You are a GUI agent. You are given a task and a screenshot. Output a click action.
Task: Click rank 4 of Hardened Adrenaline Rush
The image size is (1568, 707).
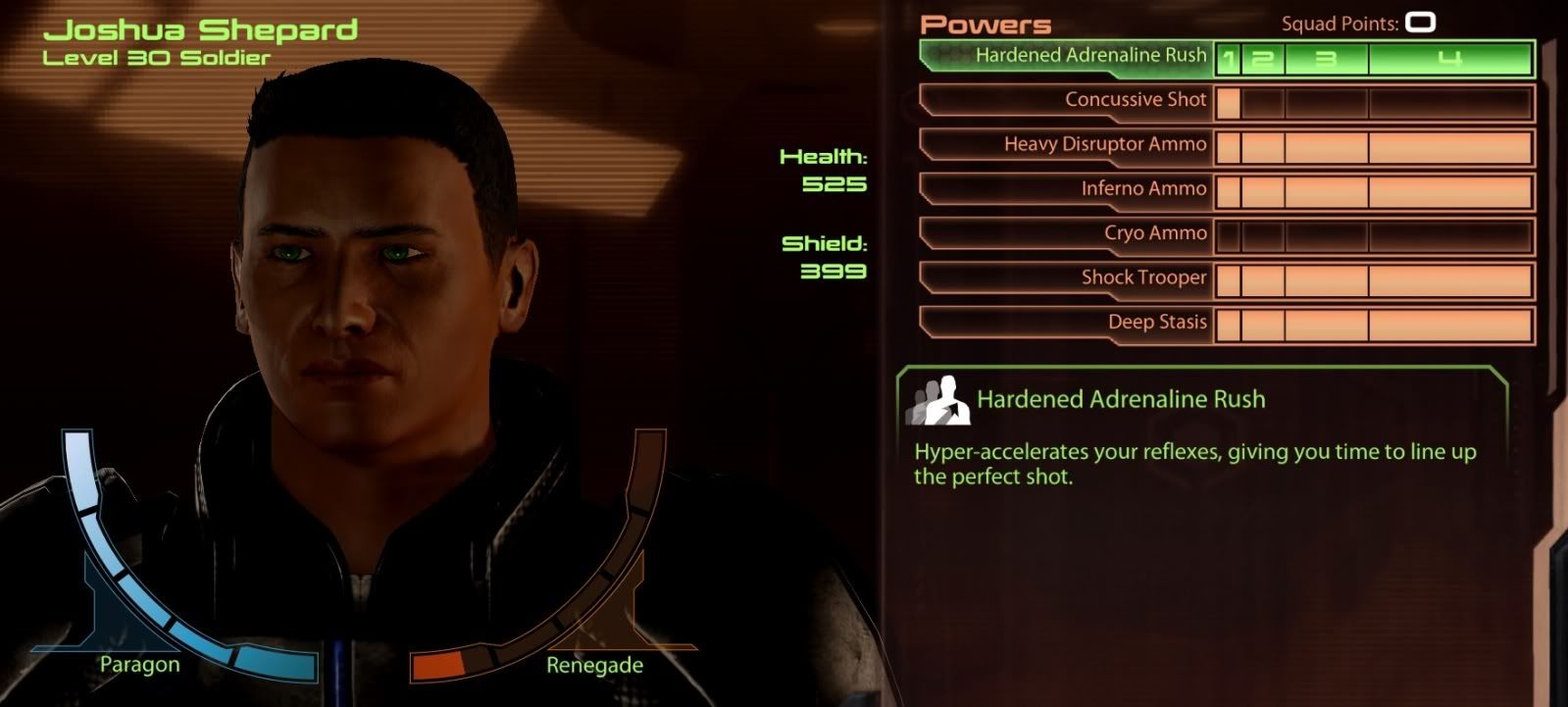click(1449, 60)
